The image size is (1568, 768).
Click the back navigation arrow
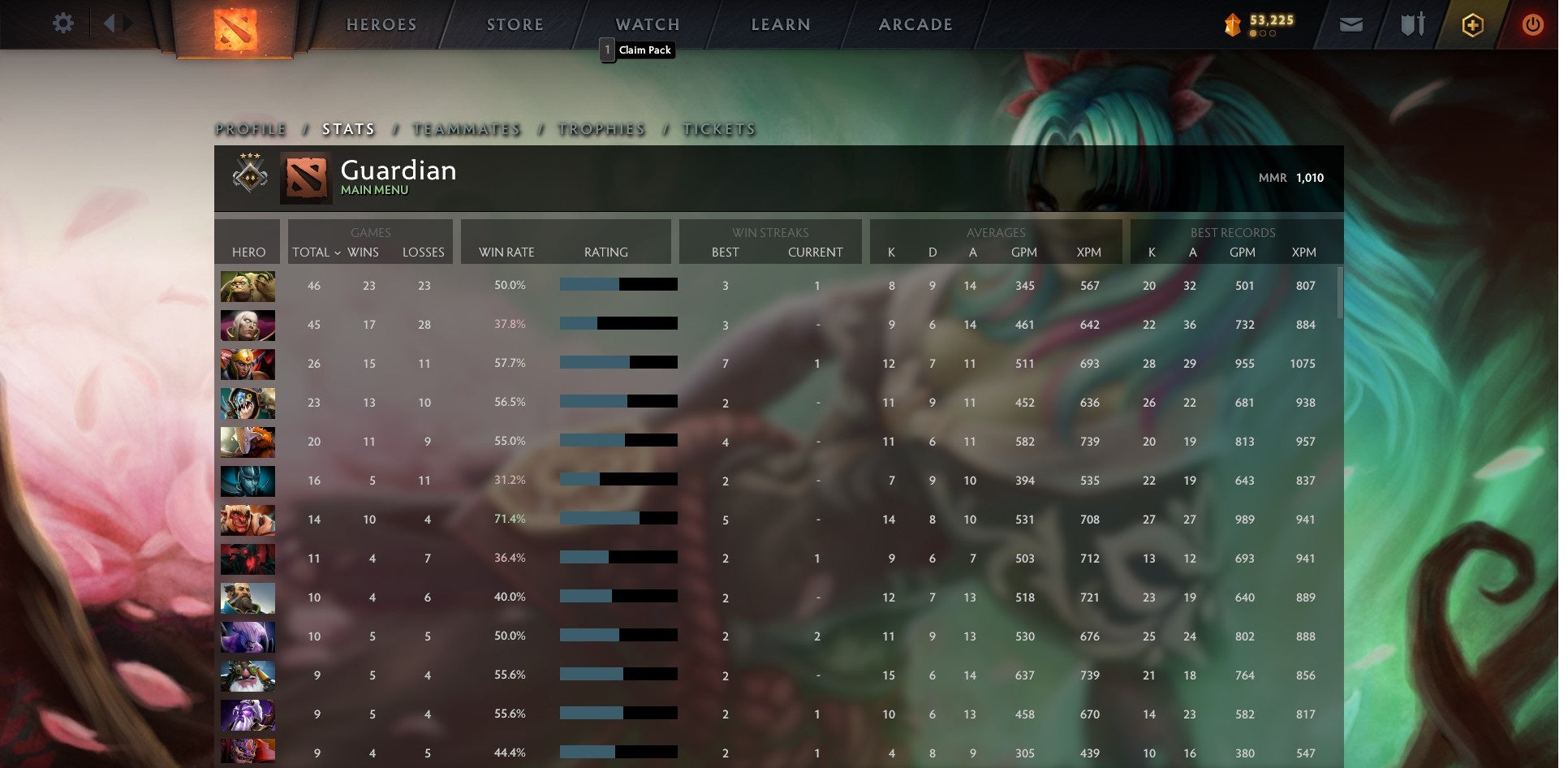click(x=114, y=24)
